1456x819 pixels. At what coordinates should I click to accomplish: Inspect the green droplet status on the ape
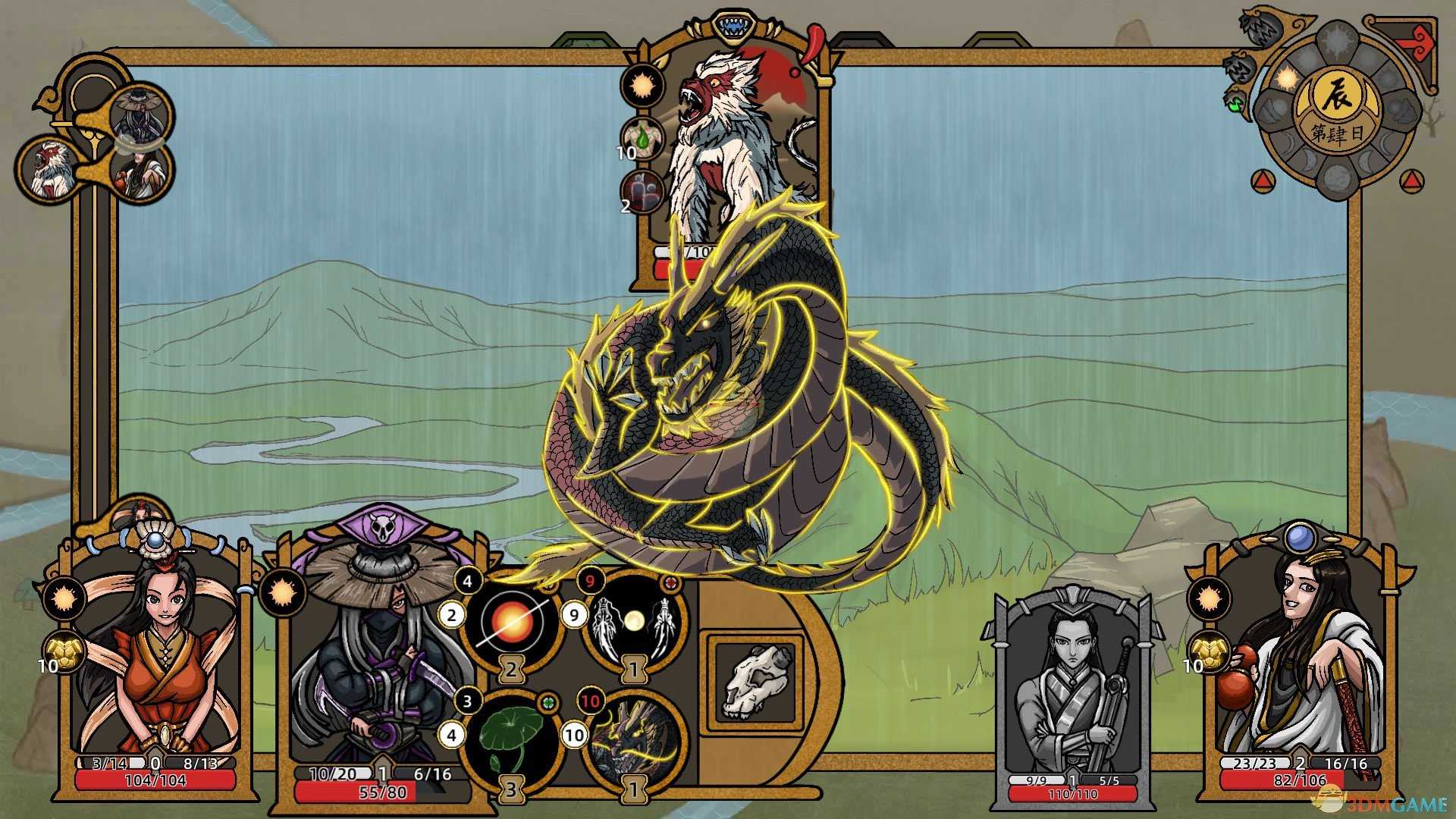pyautogui.click(x=642, y=139)
